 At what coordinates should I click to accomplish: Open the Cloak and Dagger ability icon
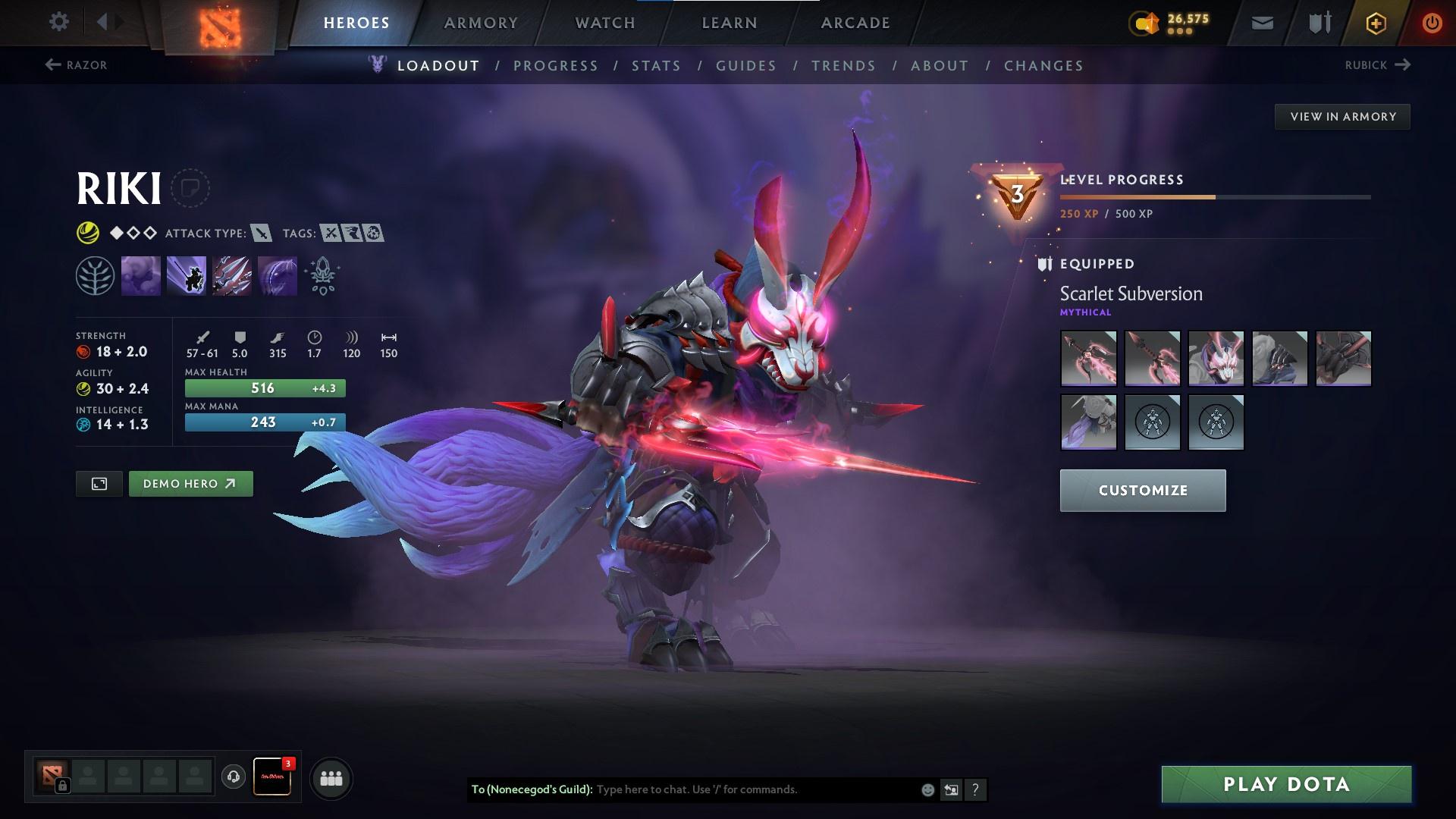(278, 275)
